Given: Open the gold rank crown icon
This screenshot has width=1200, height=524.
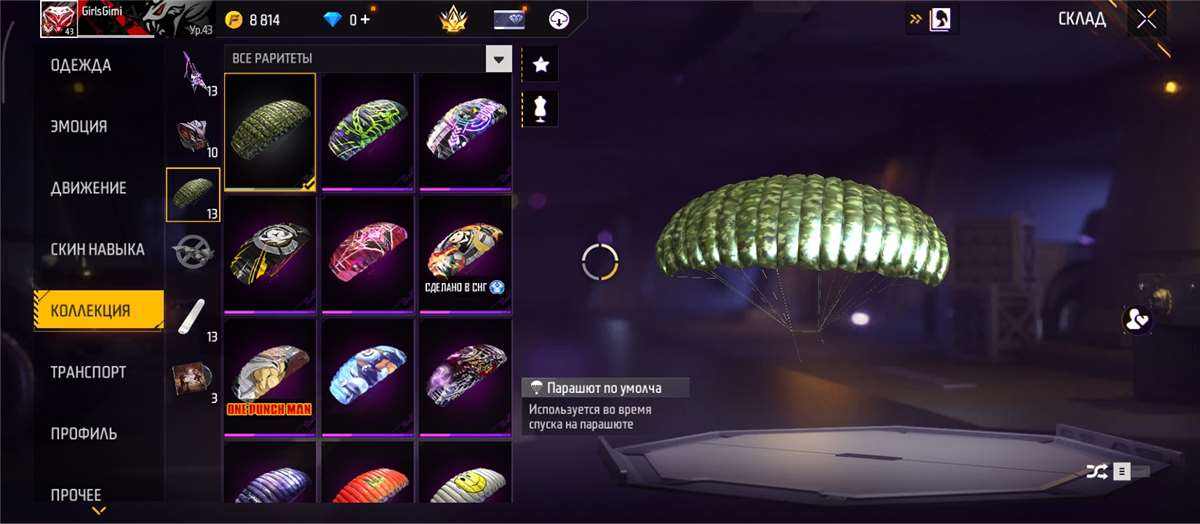Looking at the screenshot, I should (455, 19).
